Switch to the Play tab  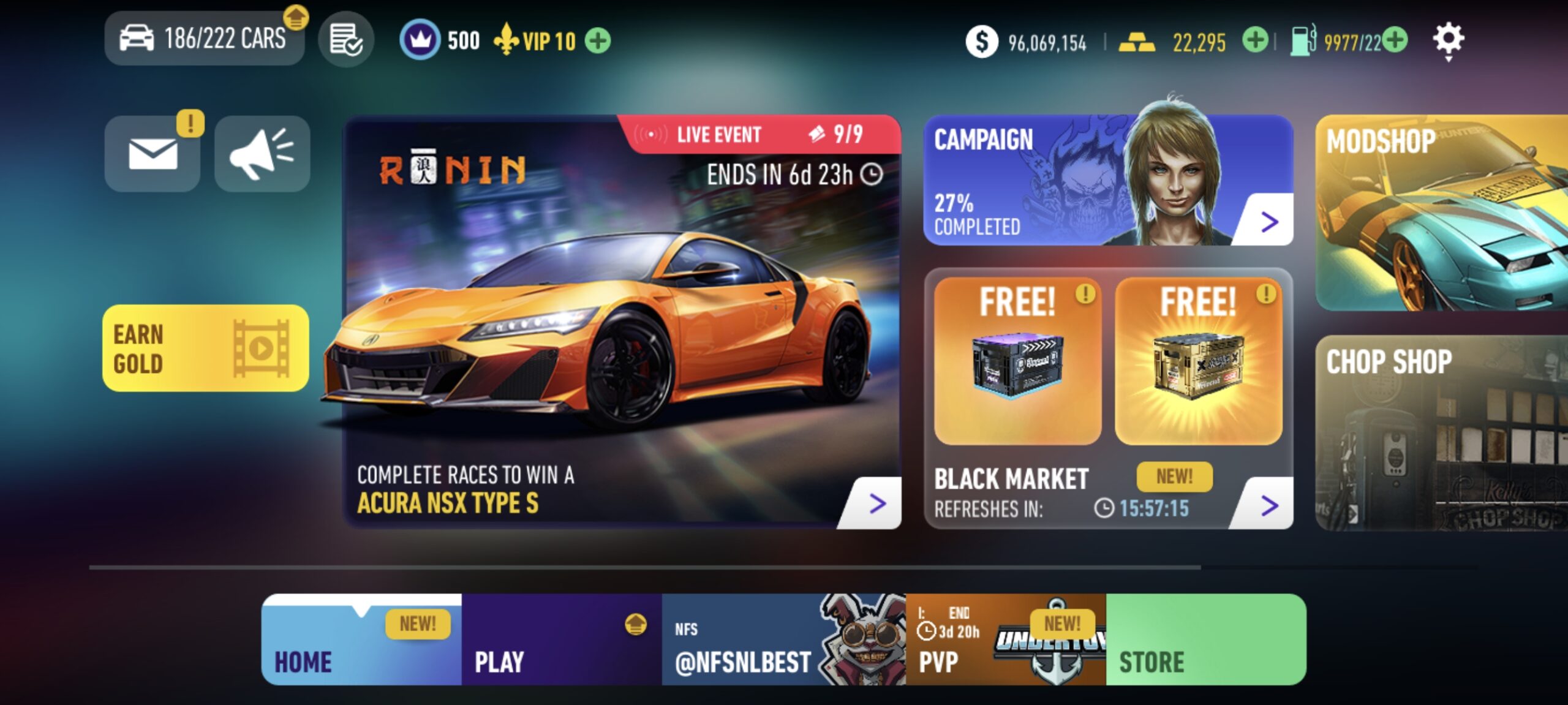pos(561,639)
